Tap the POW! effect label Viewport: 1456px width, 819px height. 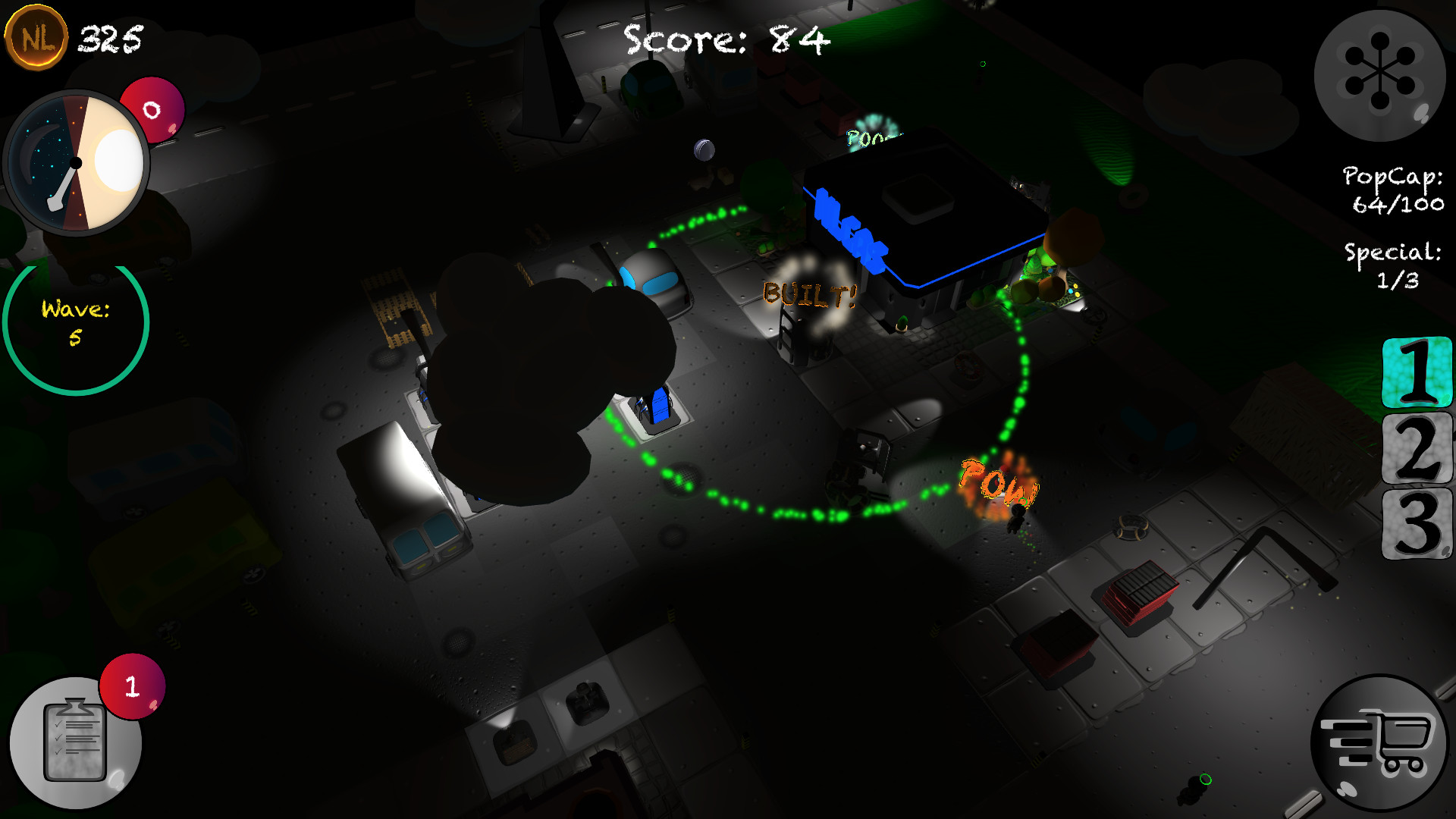(996, 481)
